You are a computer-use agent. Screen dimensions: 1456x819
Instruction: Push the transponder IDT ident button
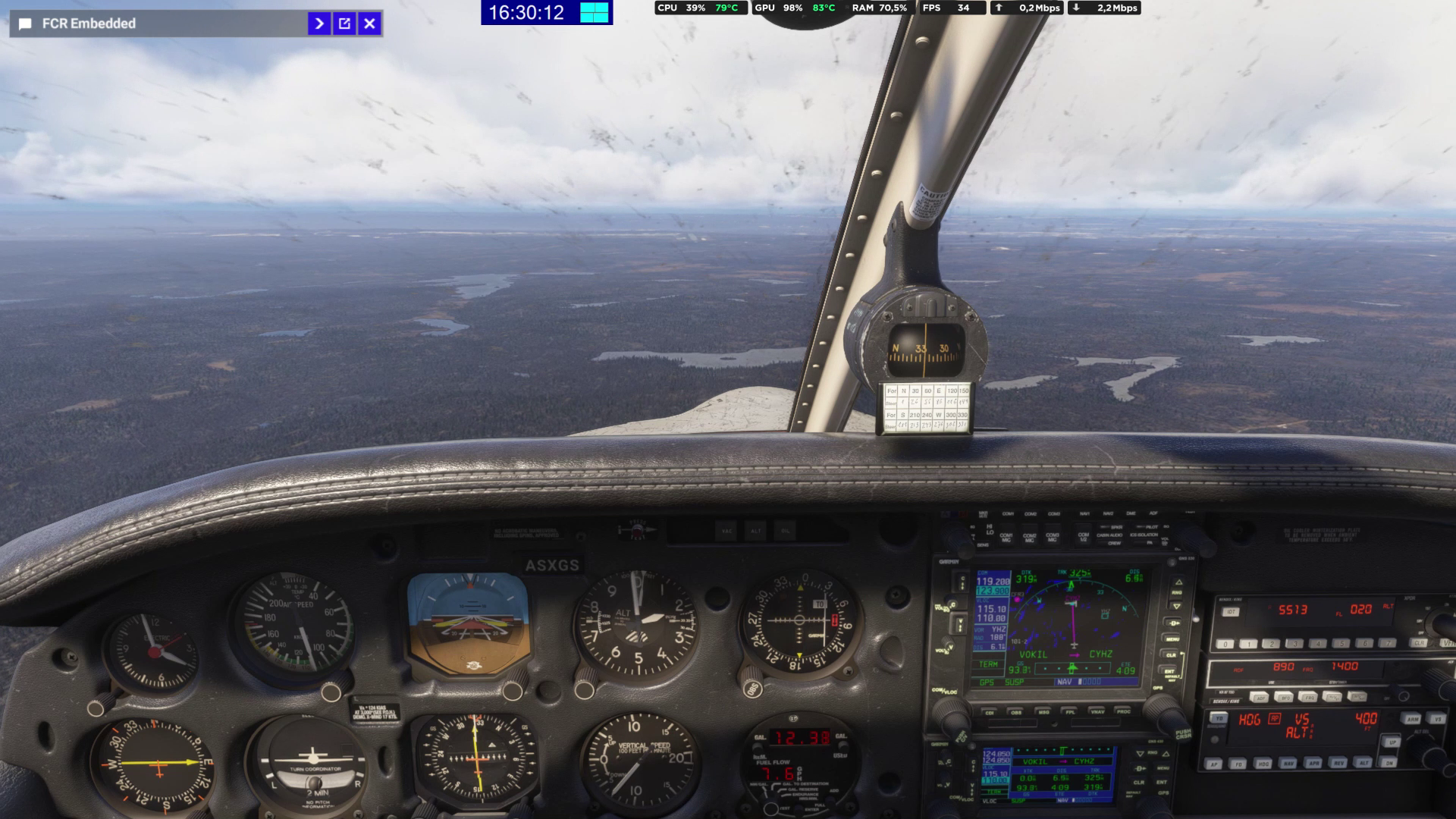1230,612
